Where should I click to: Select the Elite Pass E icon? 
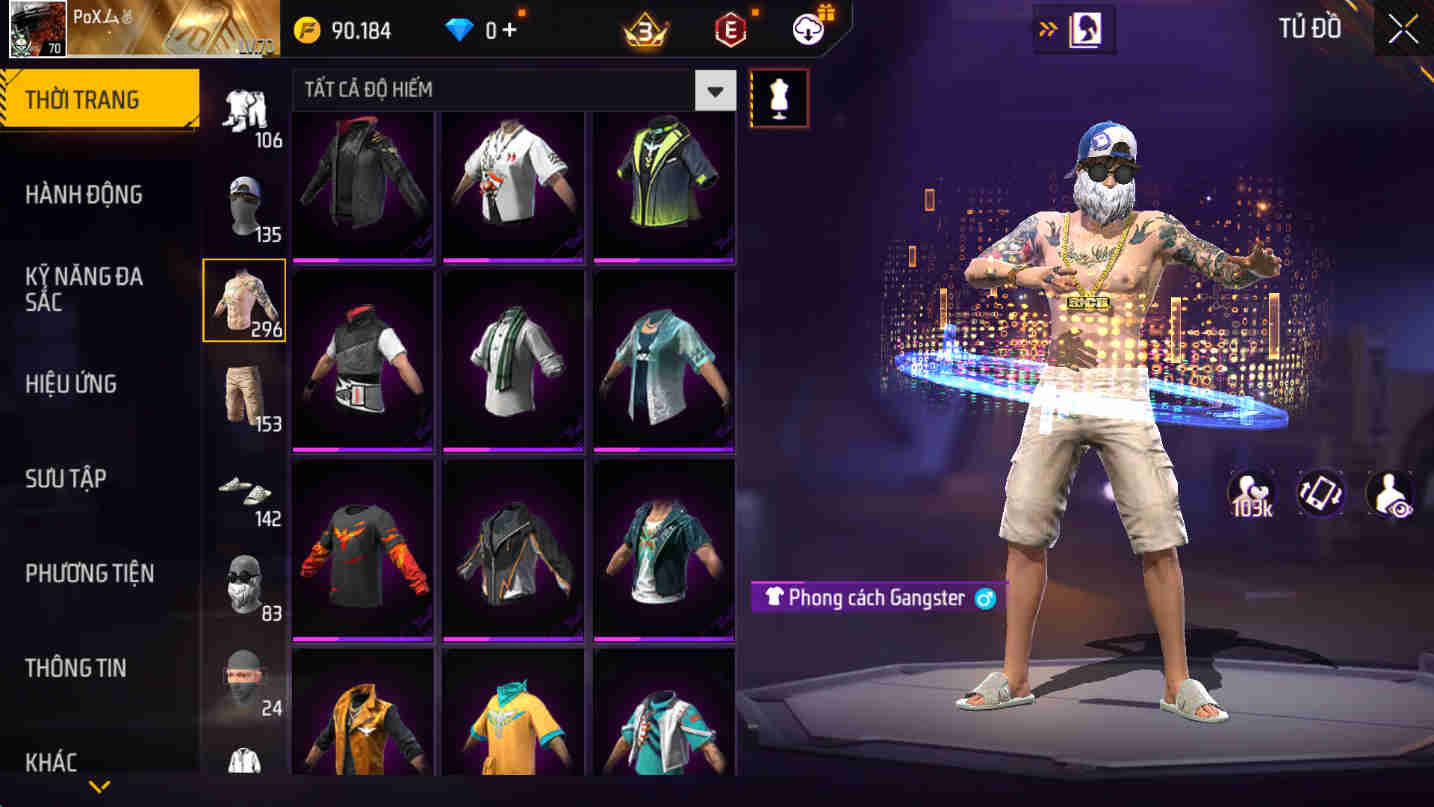pos(731,29)
